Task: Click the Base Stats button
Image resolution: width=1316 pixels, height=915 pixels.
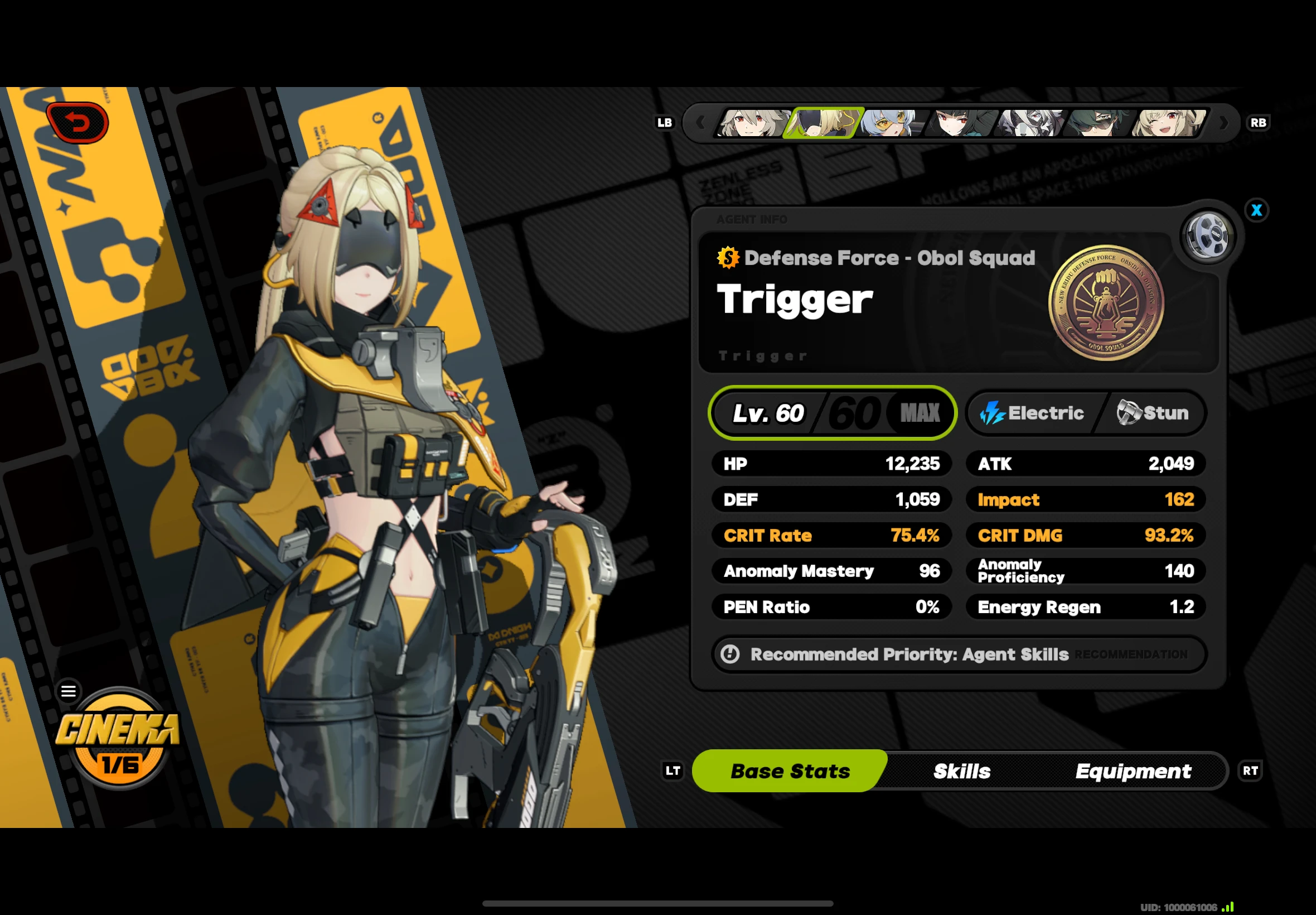Action: click(x=790, y=770)
